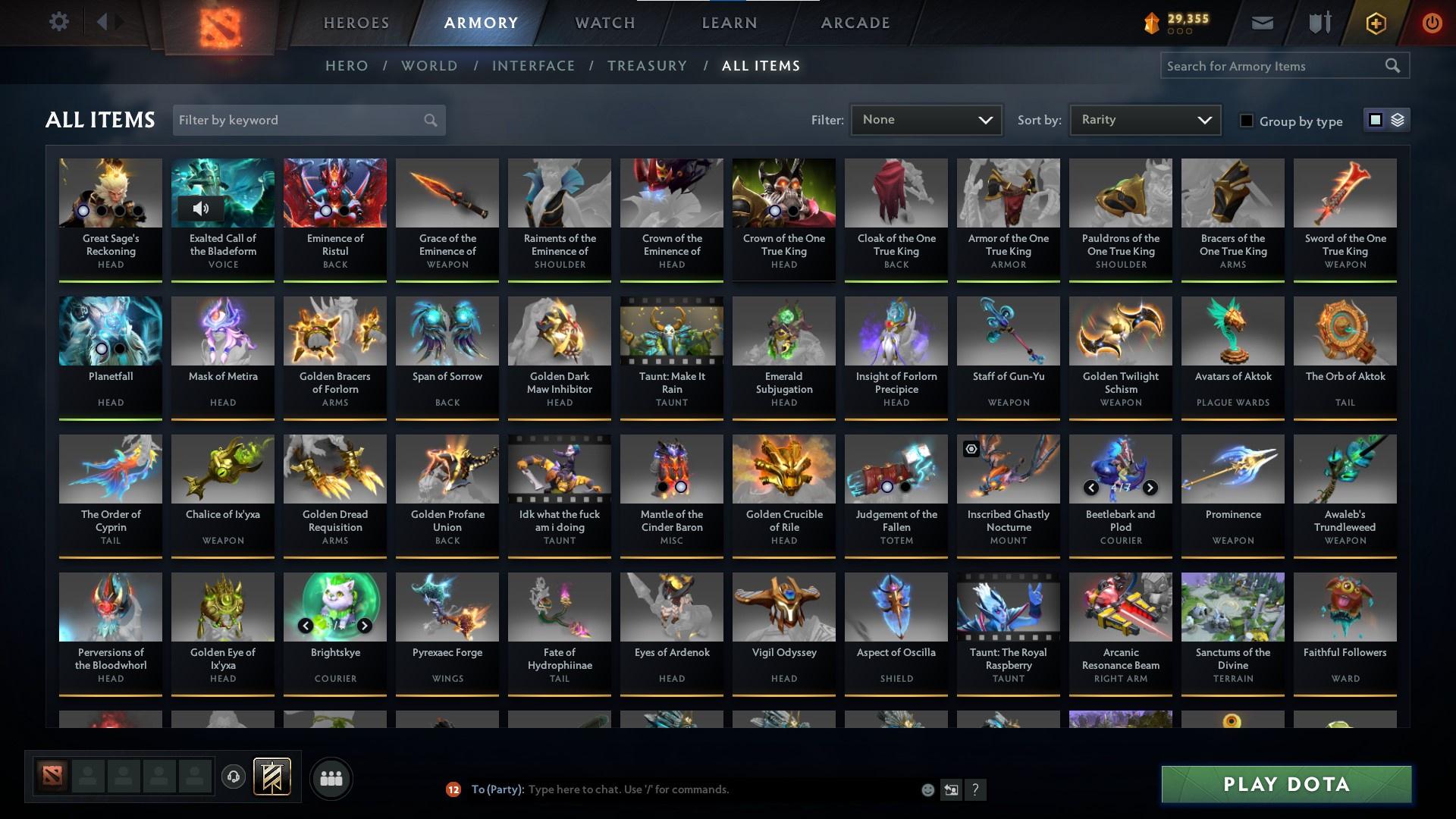Click the PLAY DOTA button
Image resolution: width=1456 pixels, height=819 pixels.
1284,785
